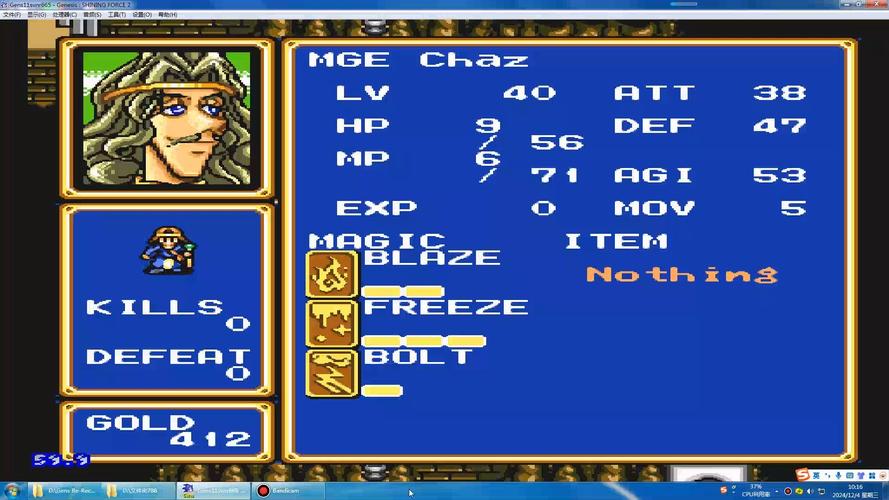Open the emulator's 帮助(H) Help menu
The height and width of the screenshot is (500, 889).
pyautogui.click(x=168, y=15)
